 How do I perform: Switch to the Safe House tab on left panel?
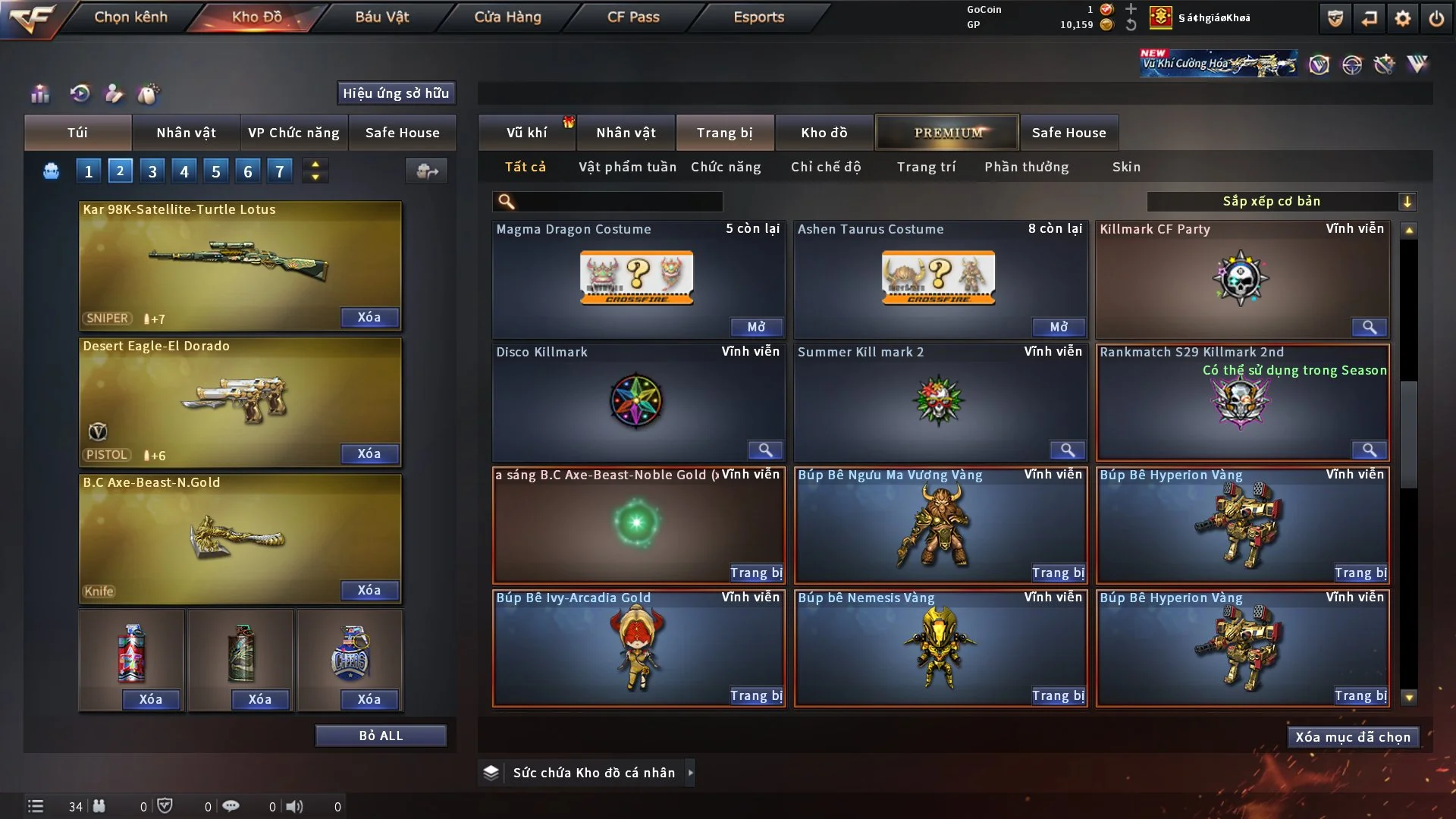(403, 132)
